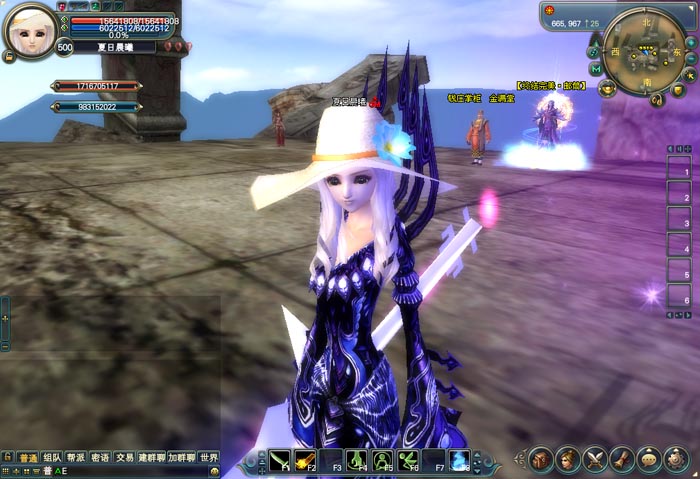Viewport: 700px width, 479px height.
Task: Open the 组队 team chat tab
Action: [x=52, y=457]
